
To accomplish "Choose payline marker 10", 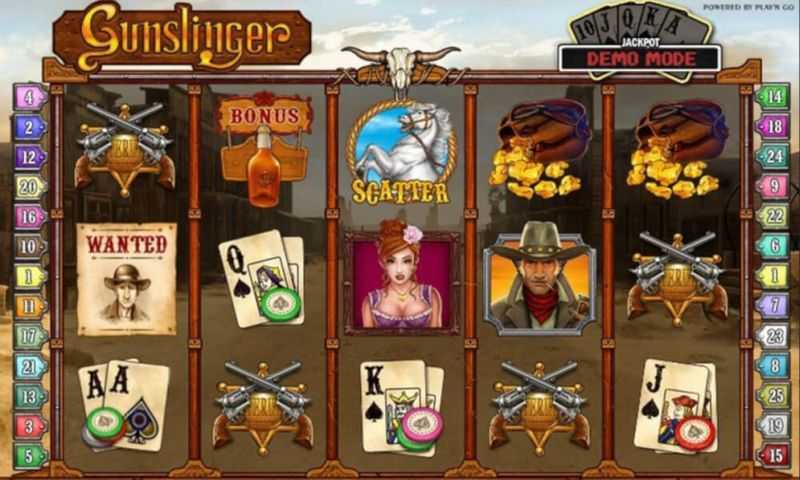I will pos(30,246).
